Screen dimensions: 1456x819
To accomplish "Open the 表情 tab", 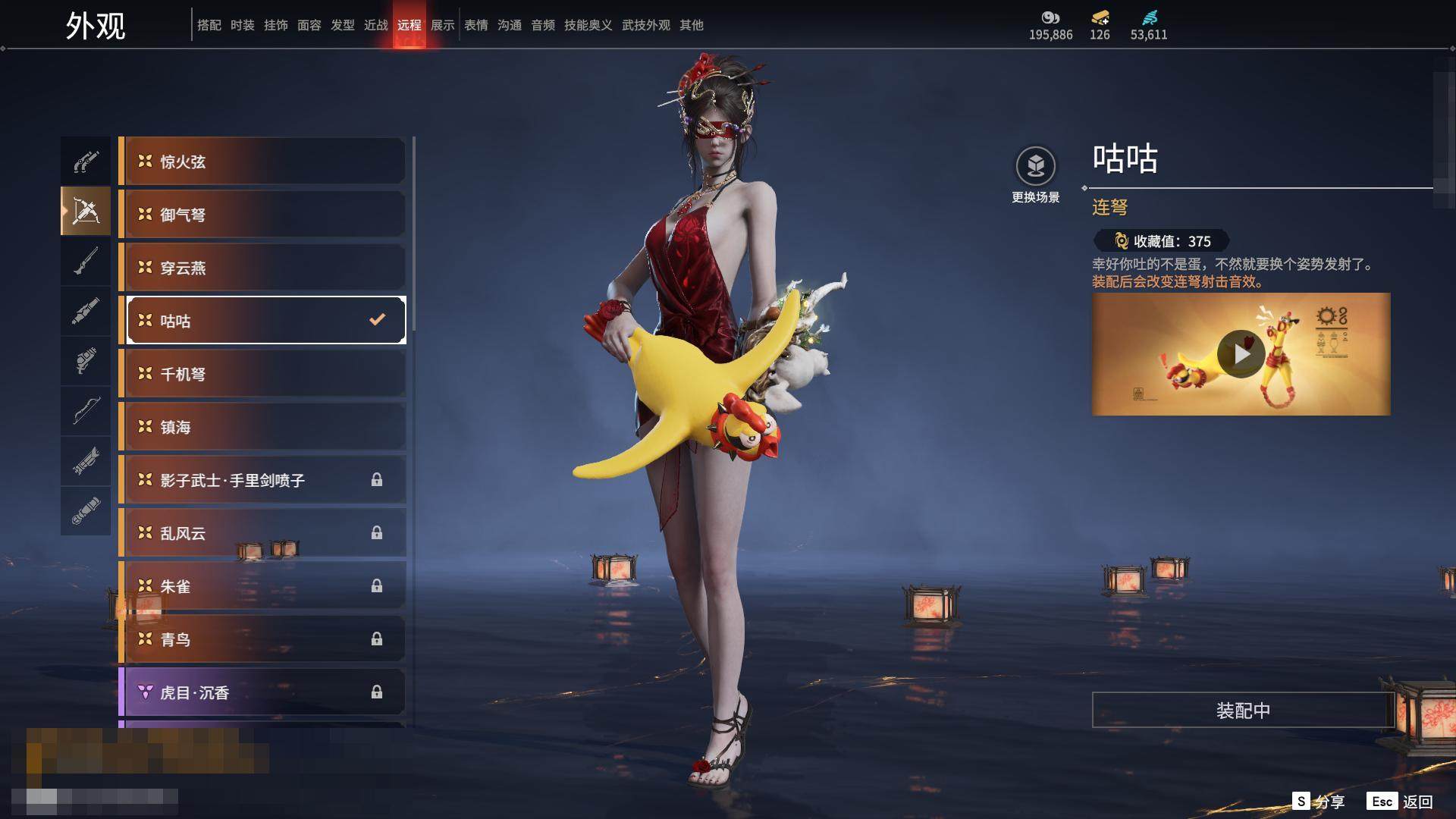I will 476,25.
